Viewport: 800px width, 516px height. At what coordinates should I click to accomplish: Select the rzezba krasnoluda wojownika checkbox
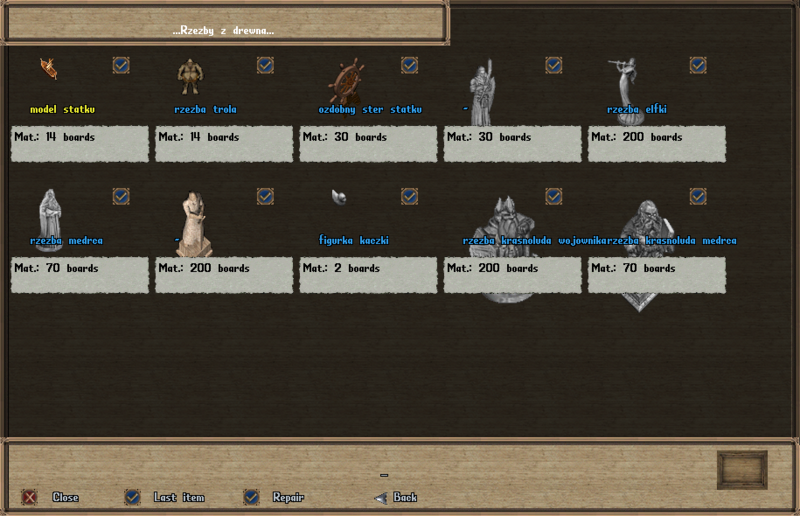(553, 196)
